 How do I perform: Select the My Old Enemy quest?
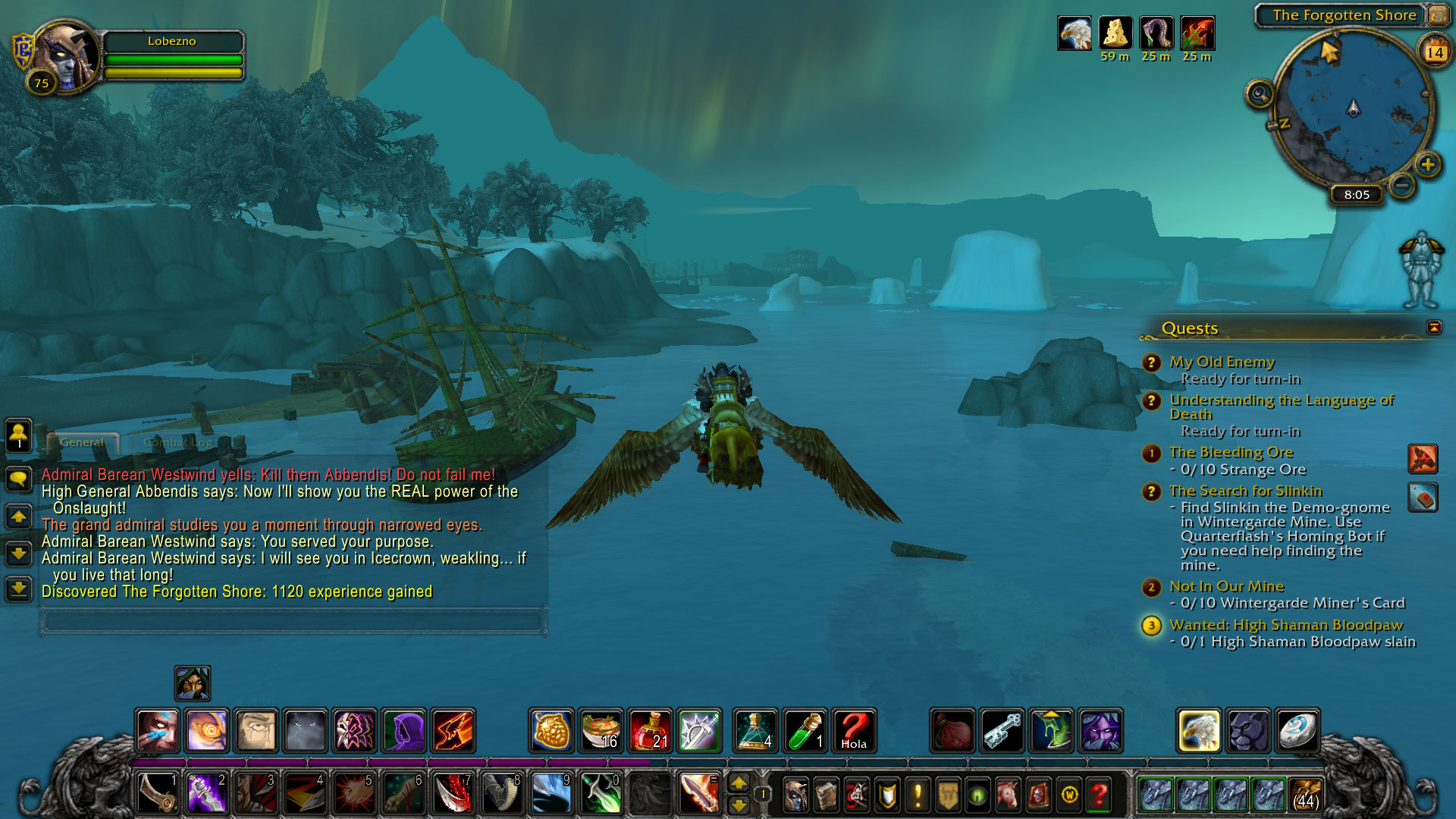tap(1222, 362)
